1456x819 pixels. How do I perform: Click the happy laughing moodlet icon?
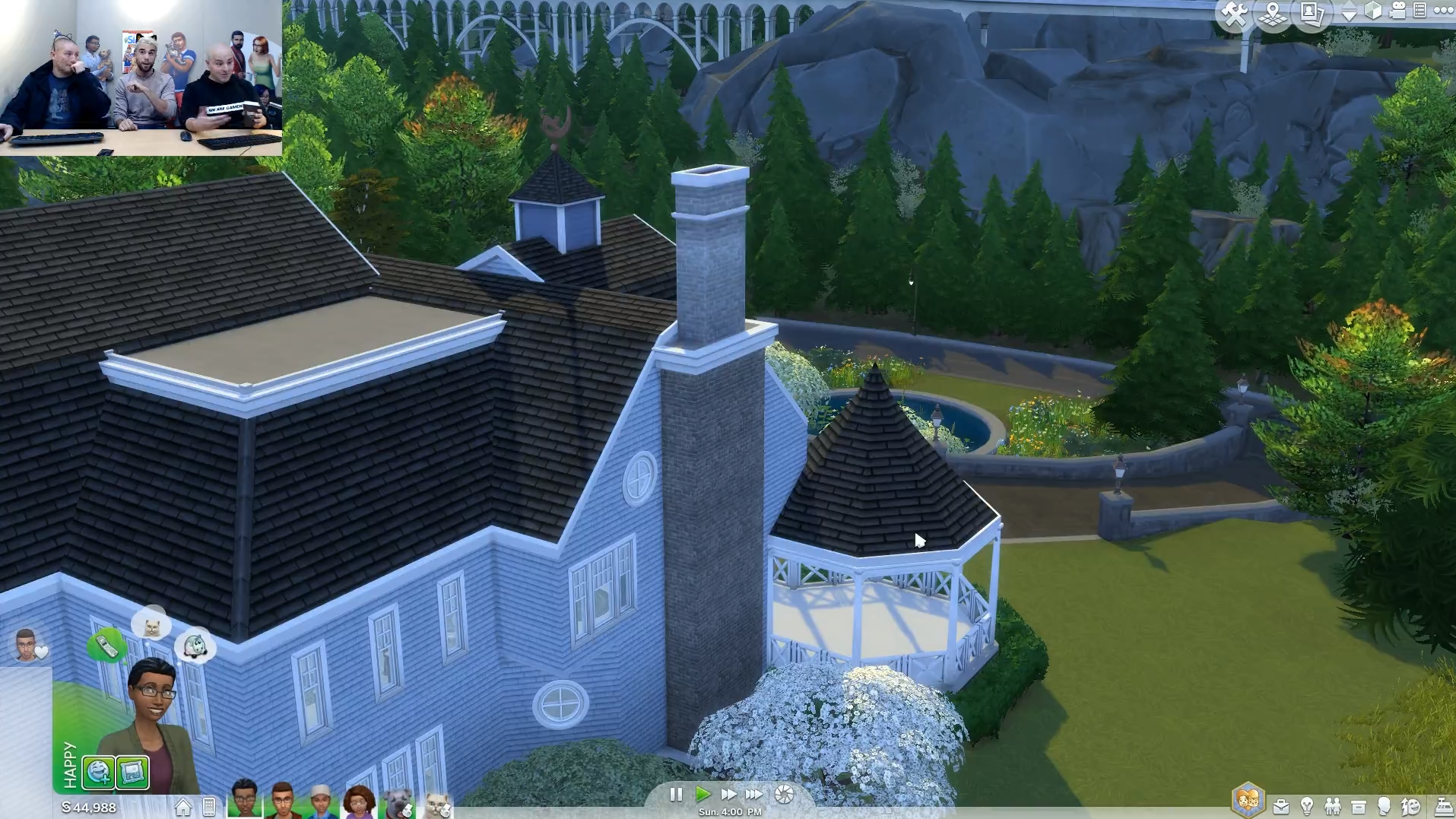[99, 773]
